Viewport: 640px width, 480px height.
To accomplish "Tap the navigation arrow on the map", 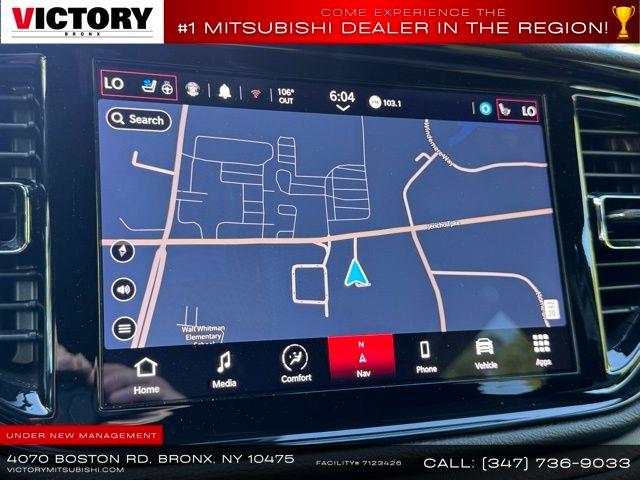I will [357, 272].
